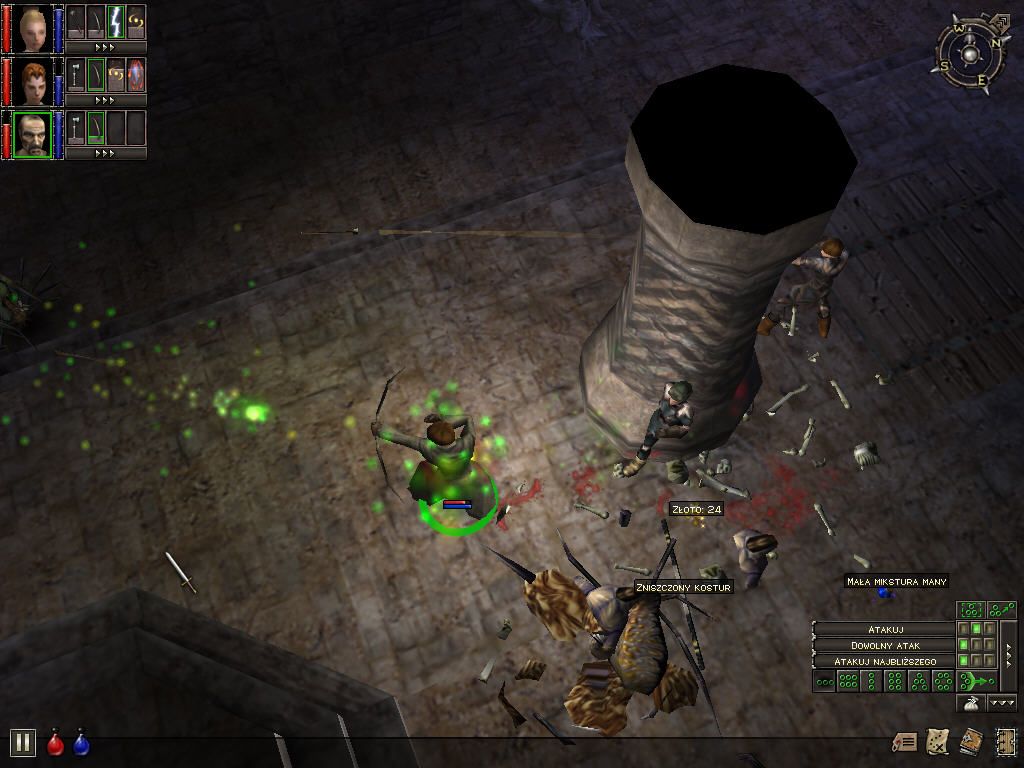Collect loot with the sack button
This screenshot has width=1024, height=768.
click(x=970, y=704)
